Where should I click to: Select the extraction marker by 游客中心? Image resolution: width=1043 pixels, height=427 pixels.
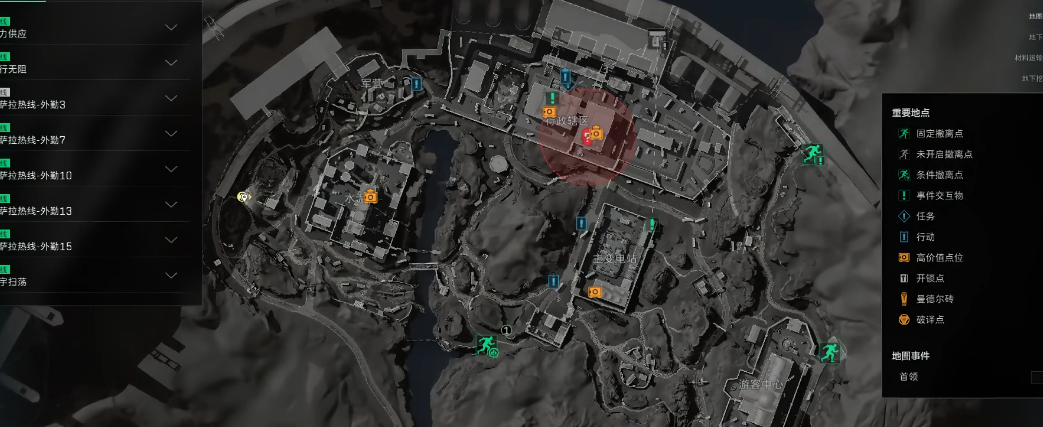(x=828, y=352)
